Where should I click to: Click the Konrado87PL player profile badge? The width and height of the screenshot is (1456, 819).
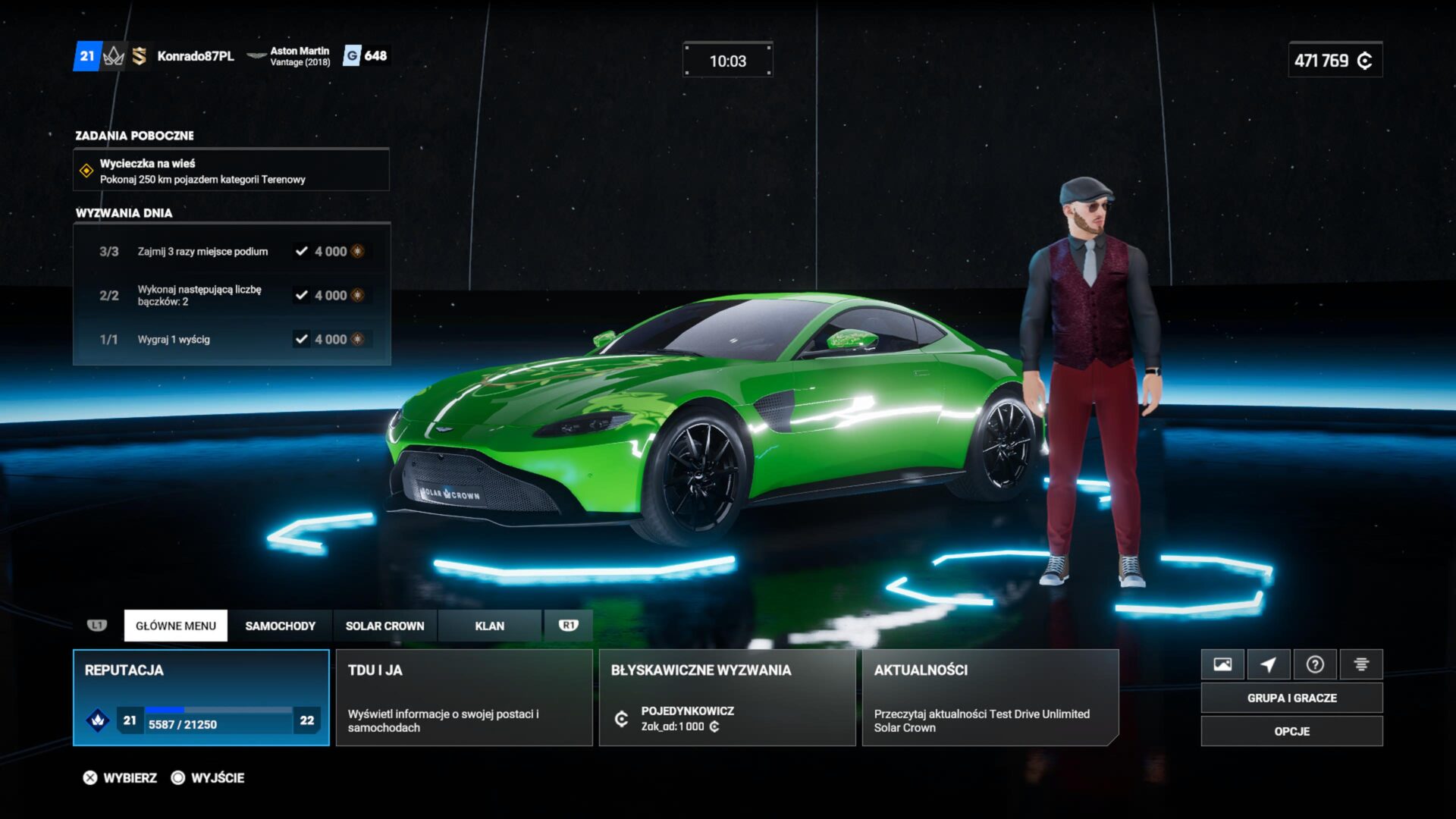point(195,56)
